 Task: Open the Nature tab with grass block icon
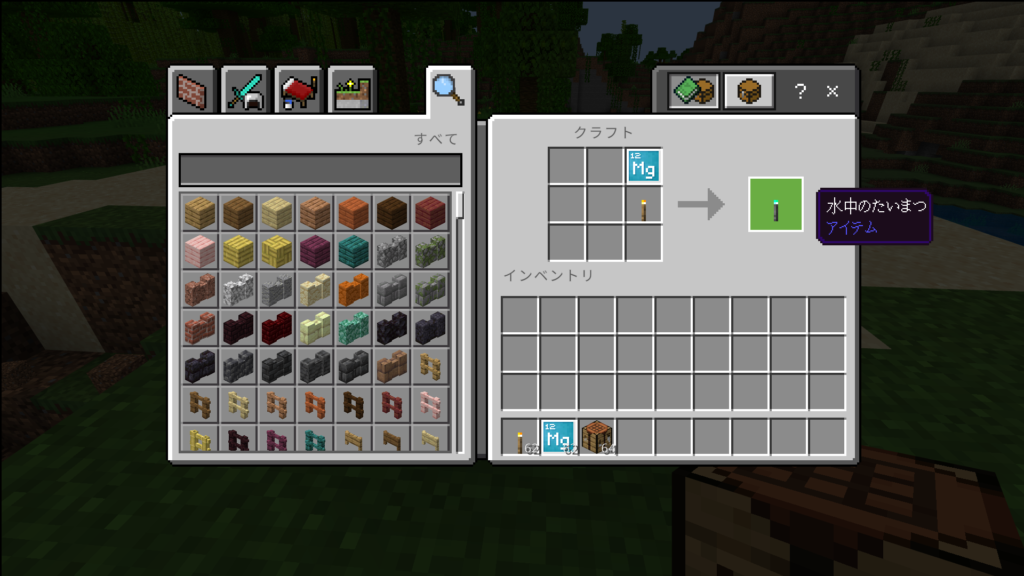[351, 92]
